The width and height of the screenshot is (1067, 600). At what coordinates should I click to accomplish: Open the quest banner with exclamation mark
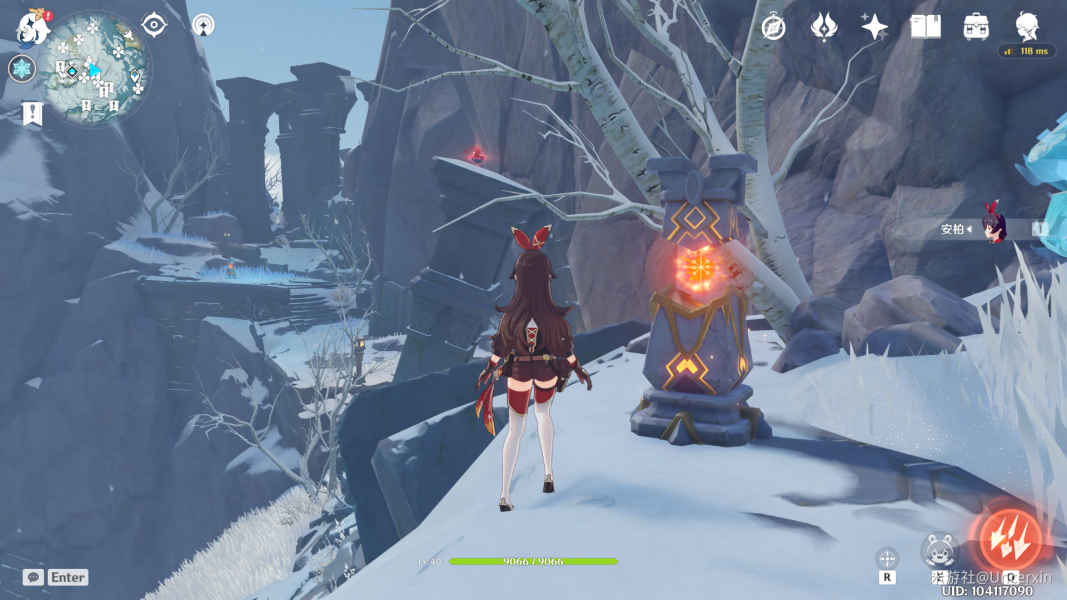coord(31,114)
